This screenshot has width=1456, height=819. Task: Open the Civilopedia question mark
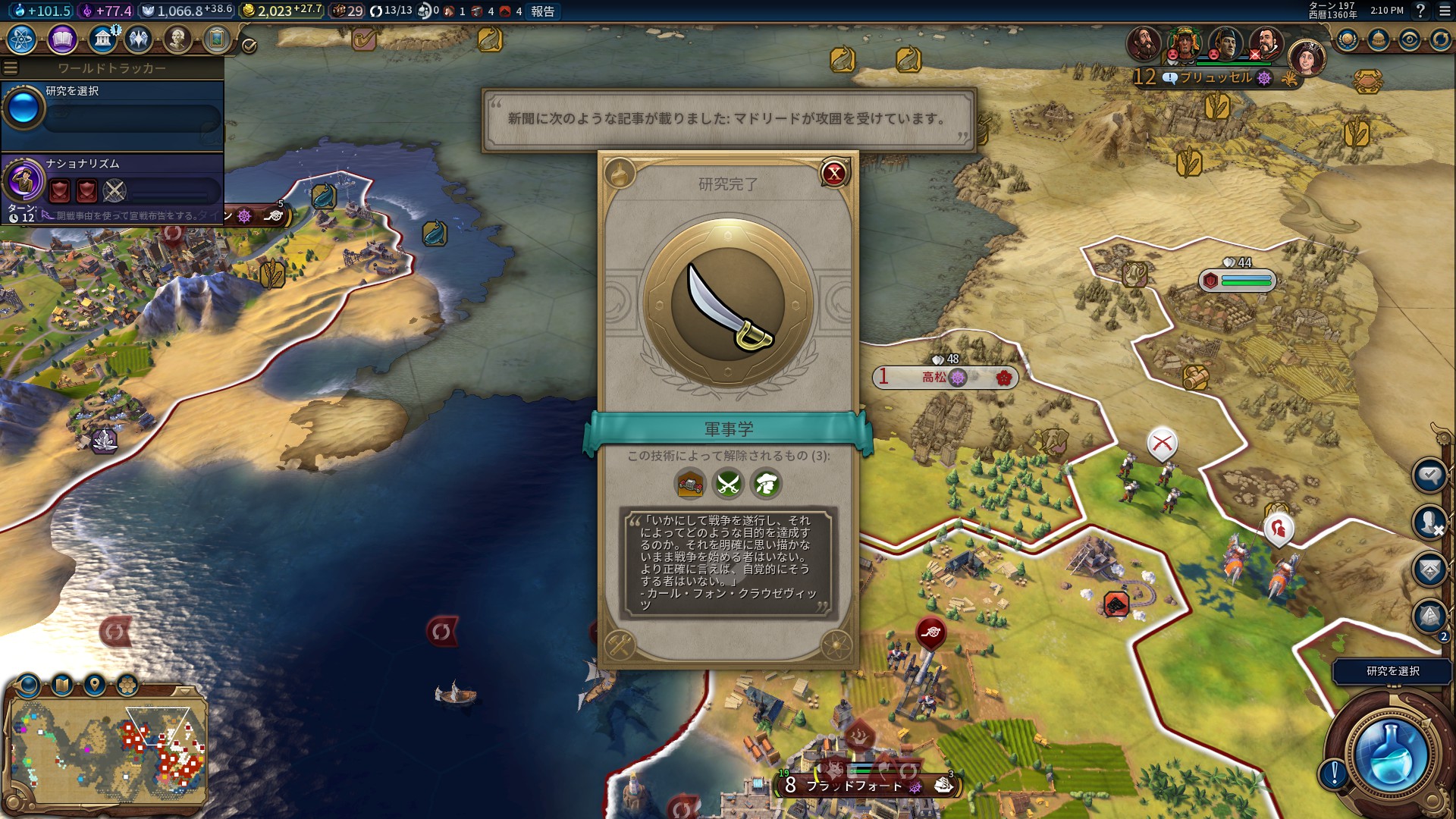click(1420, 11)
